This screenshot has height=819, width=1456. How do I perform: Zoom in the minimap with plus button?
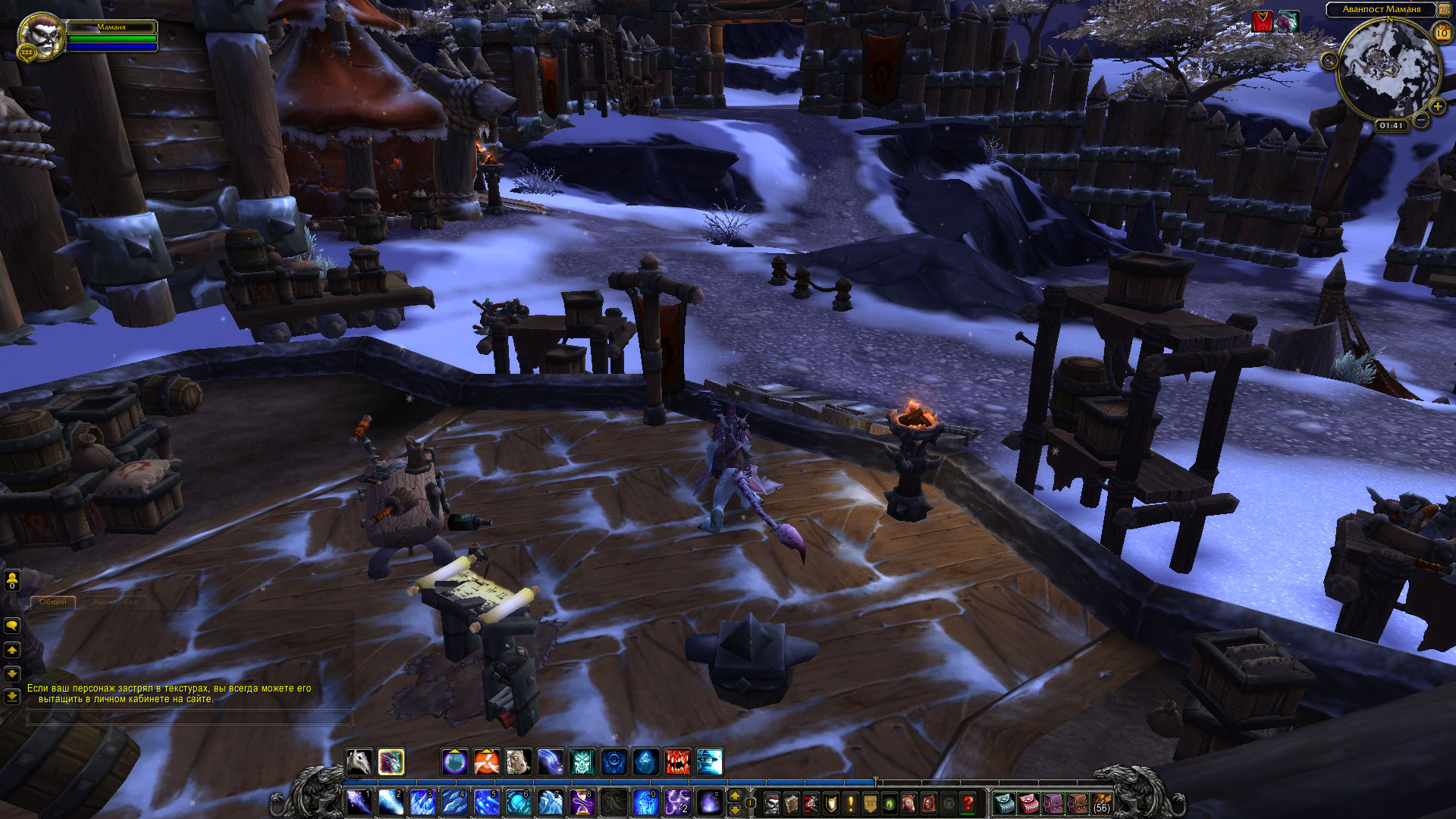(1437, 106)
